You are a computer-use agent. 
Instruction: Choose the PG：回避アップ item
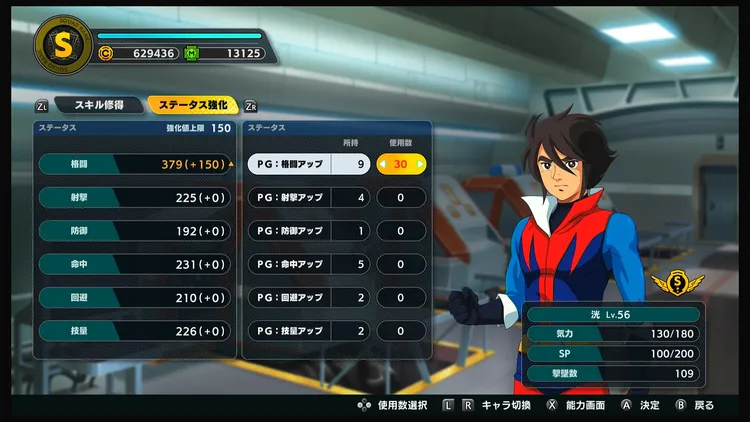click(308, 298)
